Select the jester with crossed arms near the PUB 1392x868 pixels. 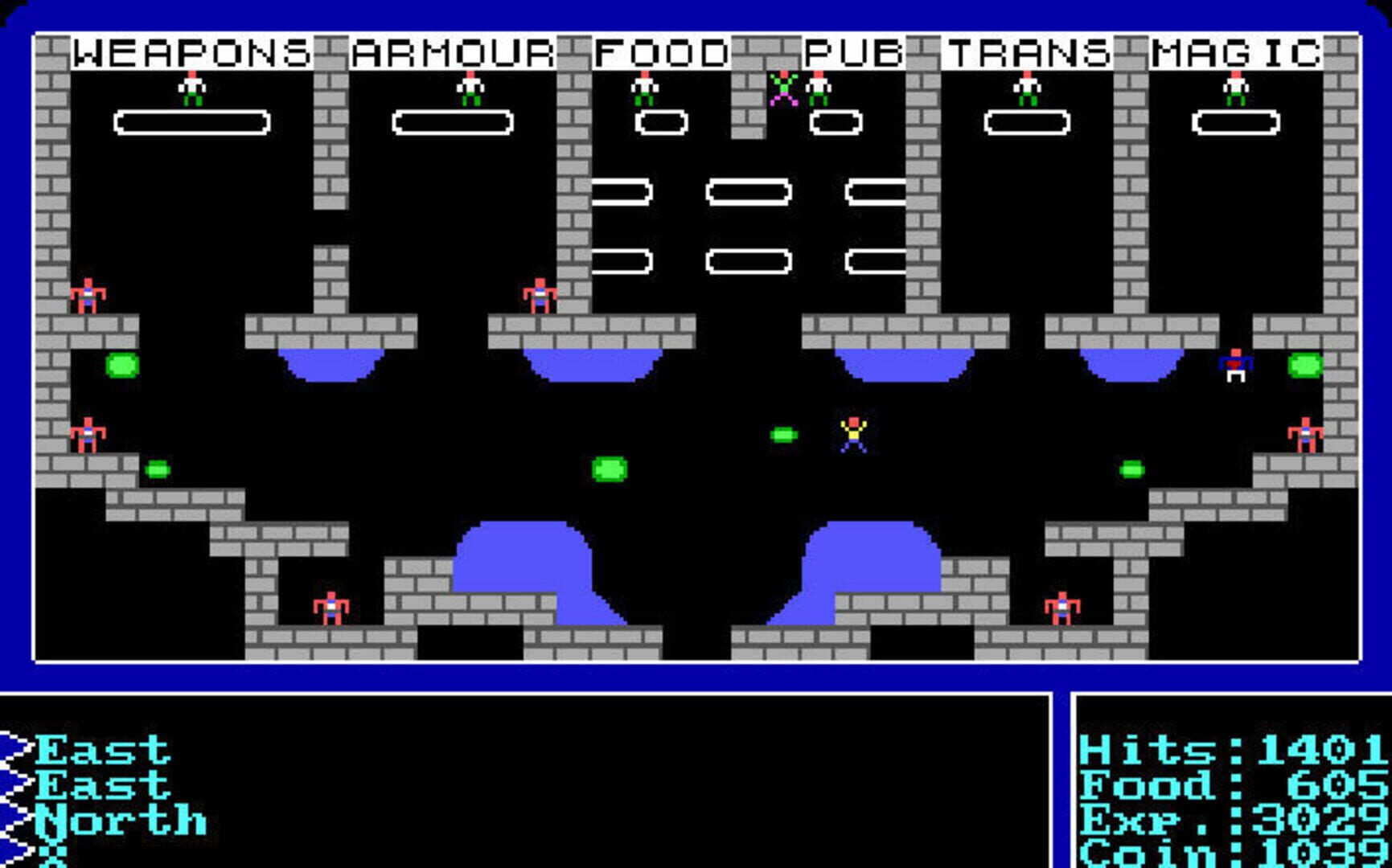pos(782,87)
